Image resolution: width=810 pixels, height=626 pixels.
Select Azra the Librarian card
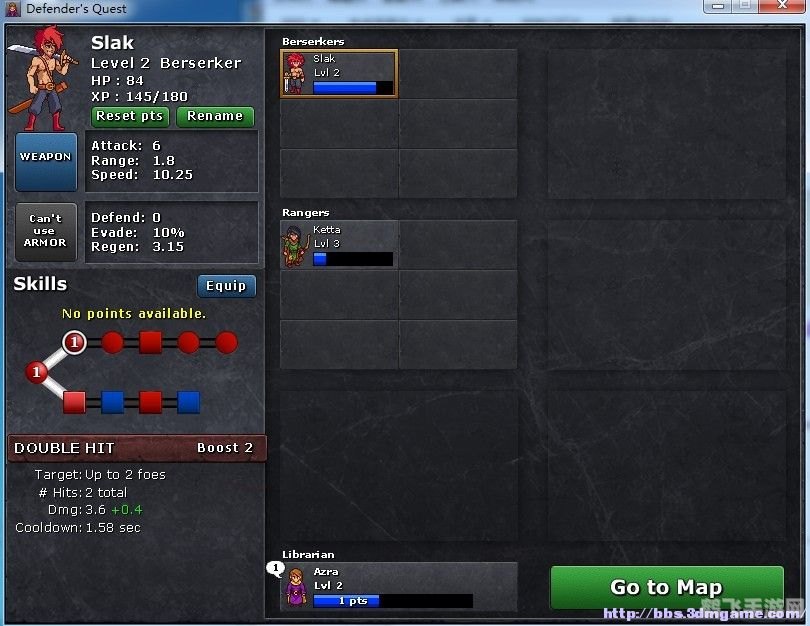pyautogui.click(x=398, y=586)
